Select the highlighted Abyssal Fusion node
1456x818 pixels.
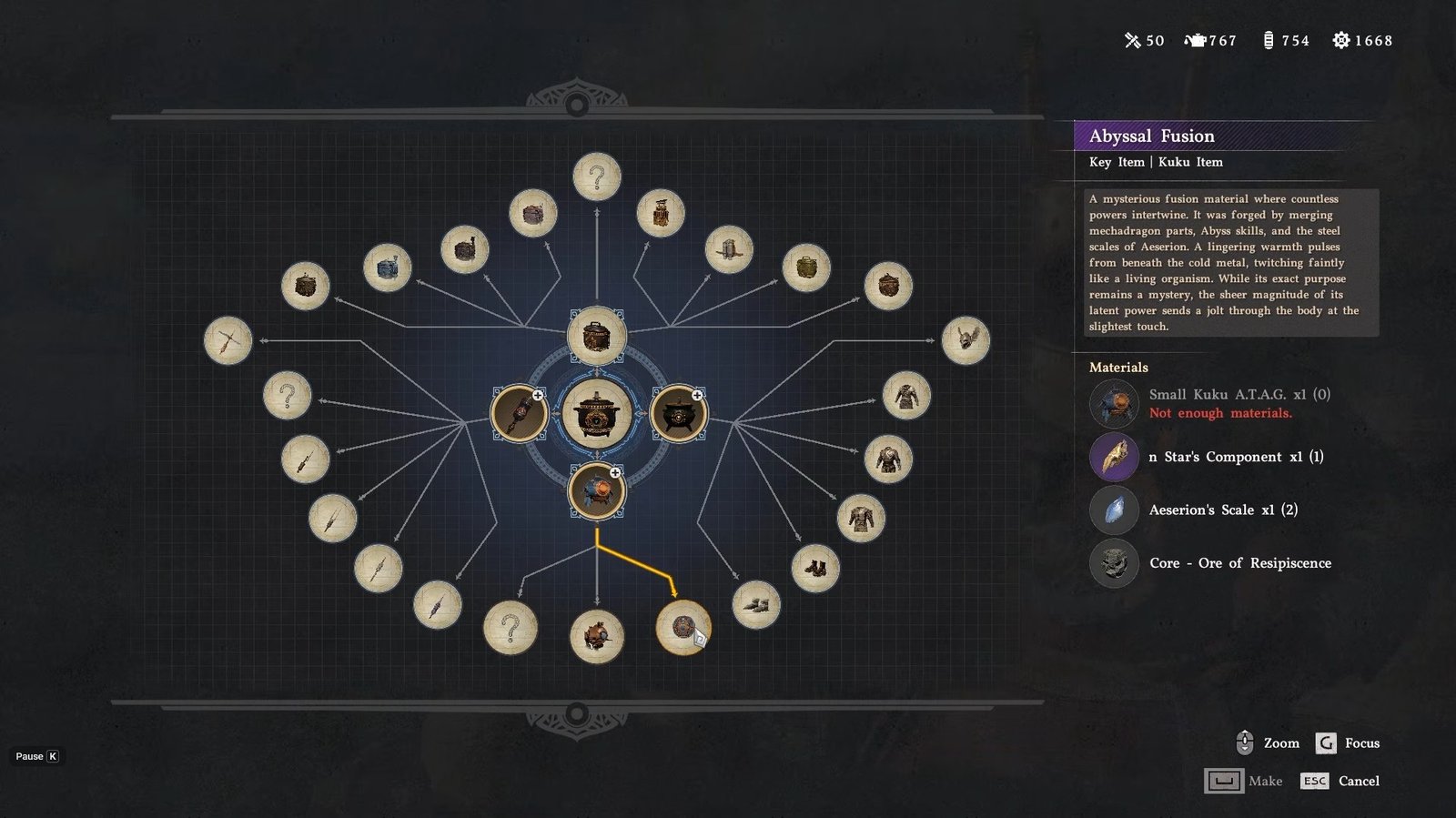tap(683, 627)
